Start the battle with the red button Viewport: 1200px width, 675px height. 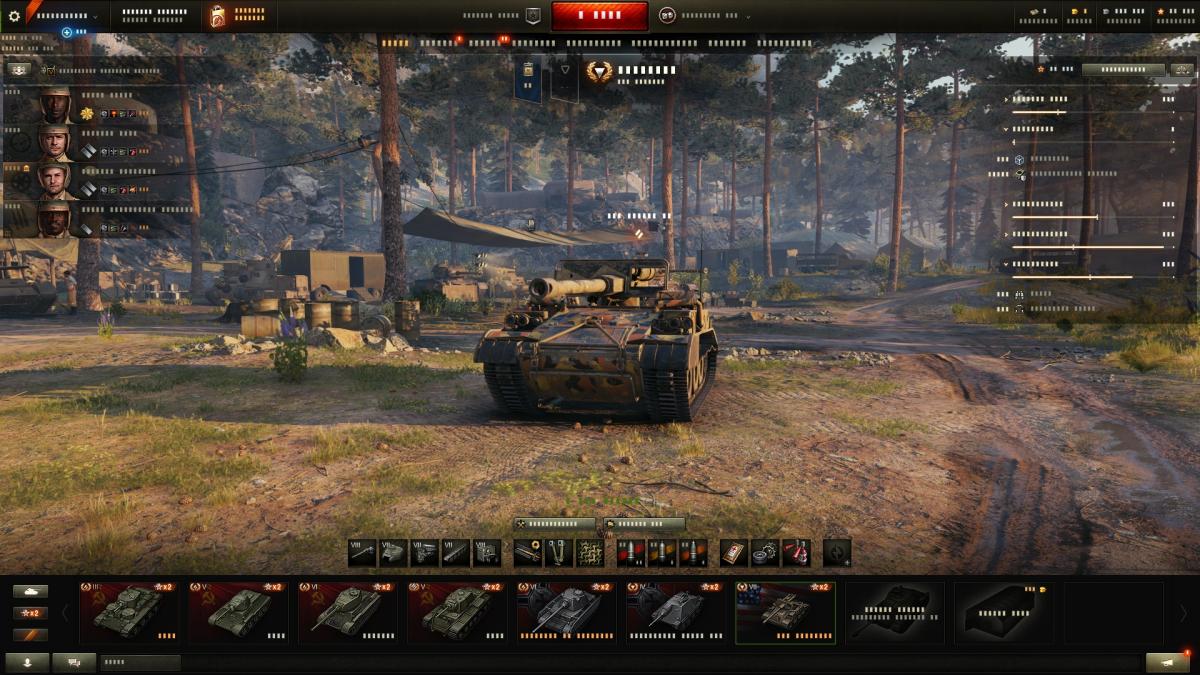(599, 16)
